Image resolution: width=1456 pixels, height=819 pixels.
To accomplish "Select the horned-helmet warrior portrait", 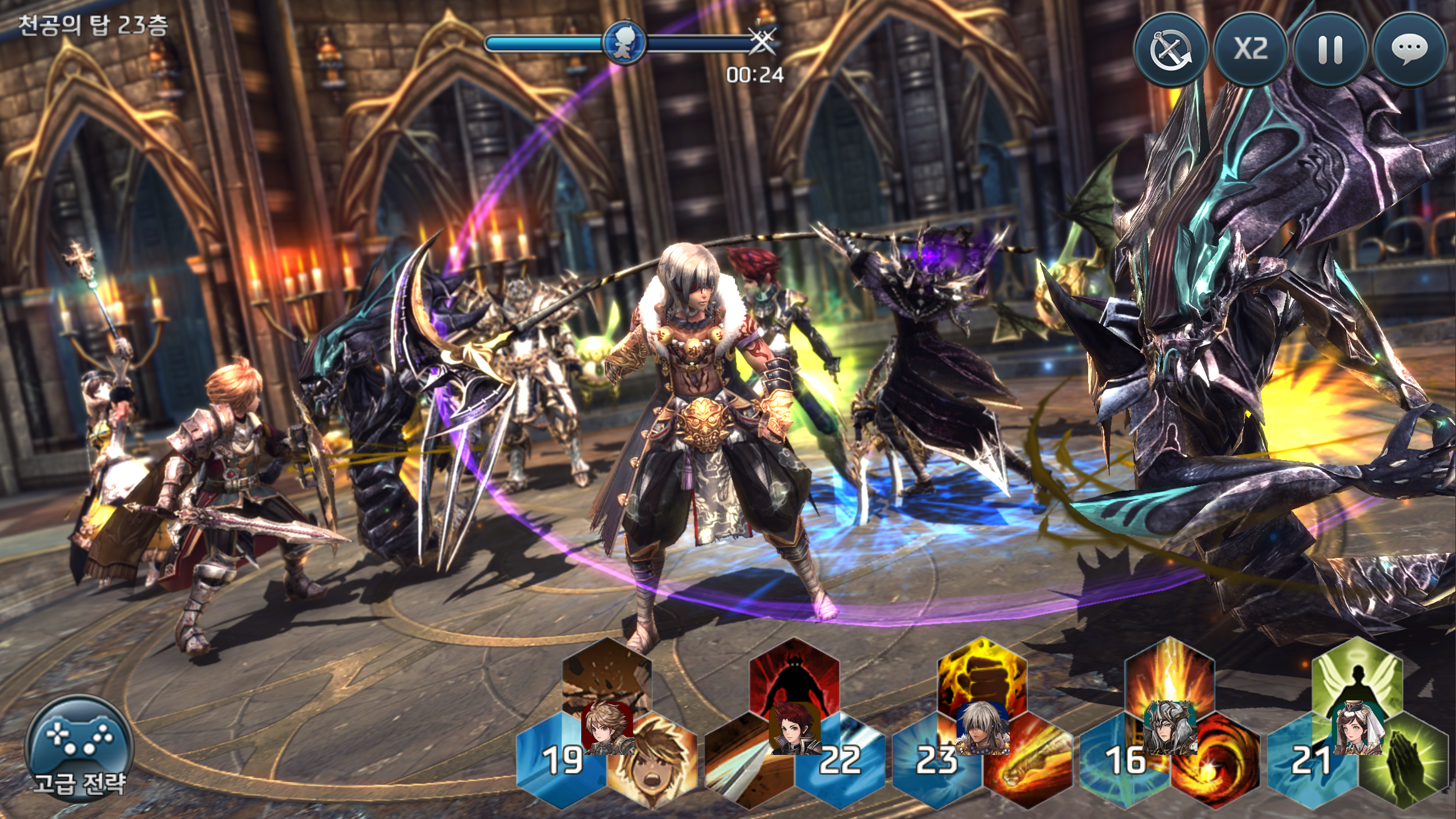I will [1169, 728].
